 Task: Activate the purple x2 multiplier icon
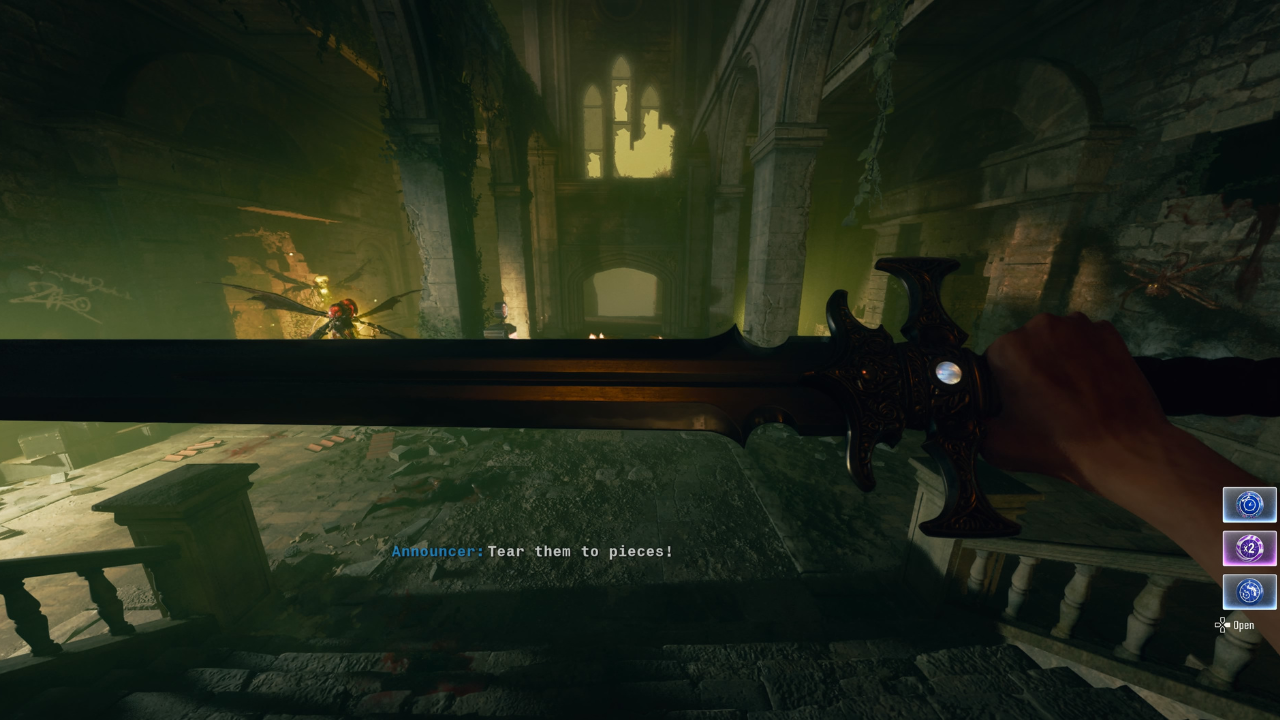tap(1249, 548)
